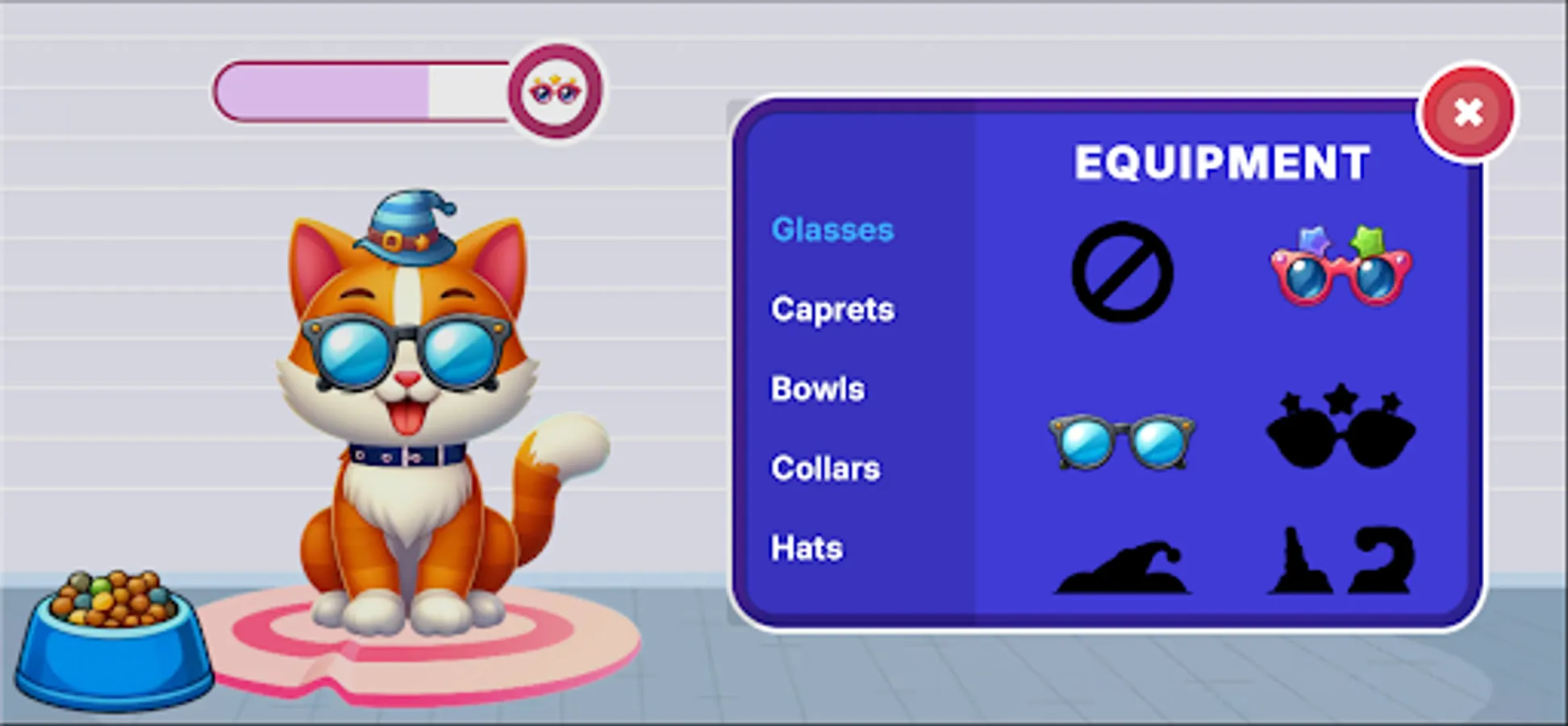The width and height of the screenshot is (1568, 726).
Task: Switch to the Caprets tab
Action: pos(832,309)
